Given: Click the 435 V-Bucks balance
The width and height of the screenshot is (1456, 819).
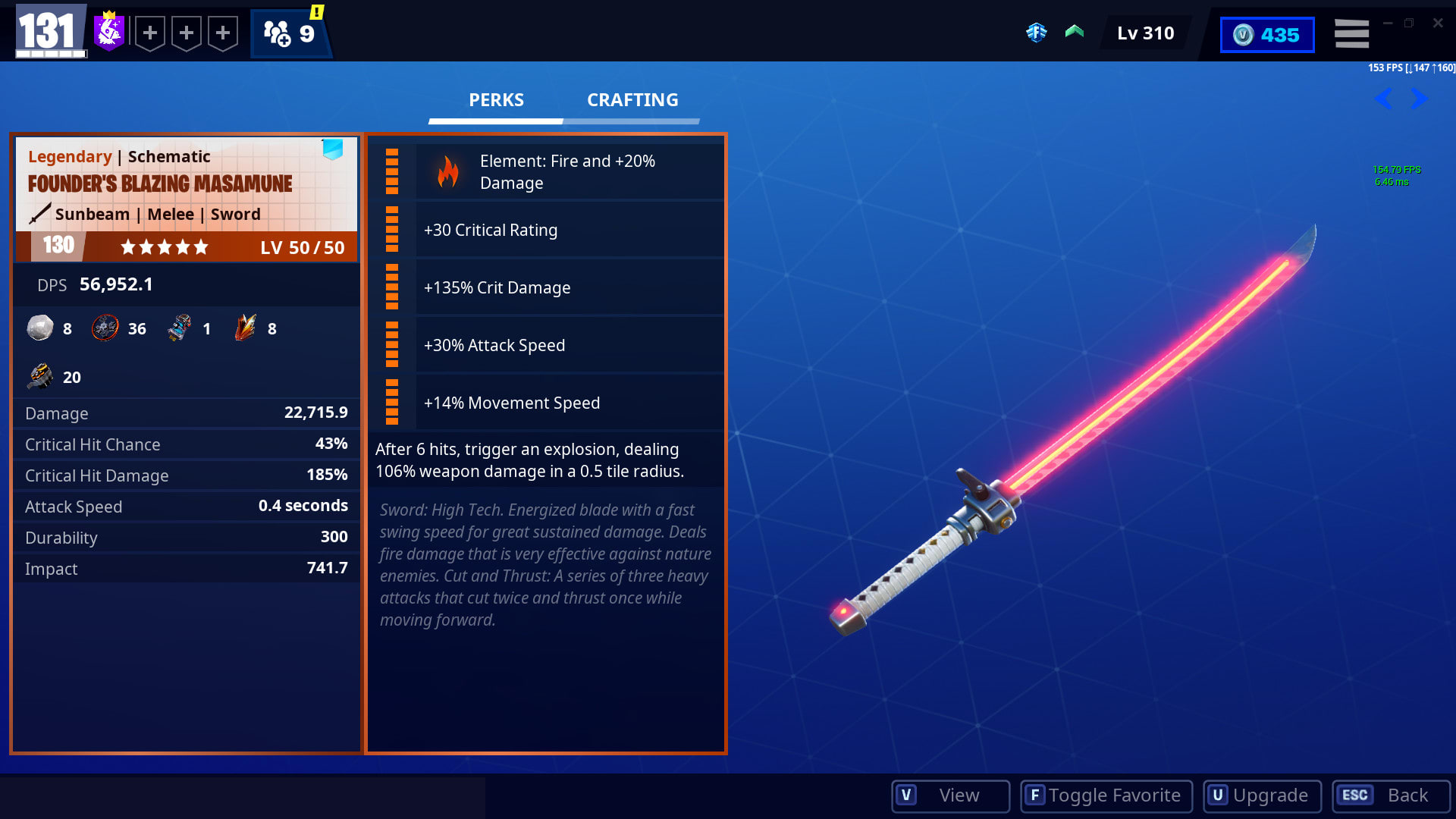Looking at the screenshot, I should [x=1266, y=35].
